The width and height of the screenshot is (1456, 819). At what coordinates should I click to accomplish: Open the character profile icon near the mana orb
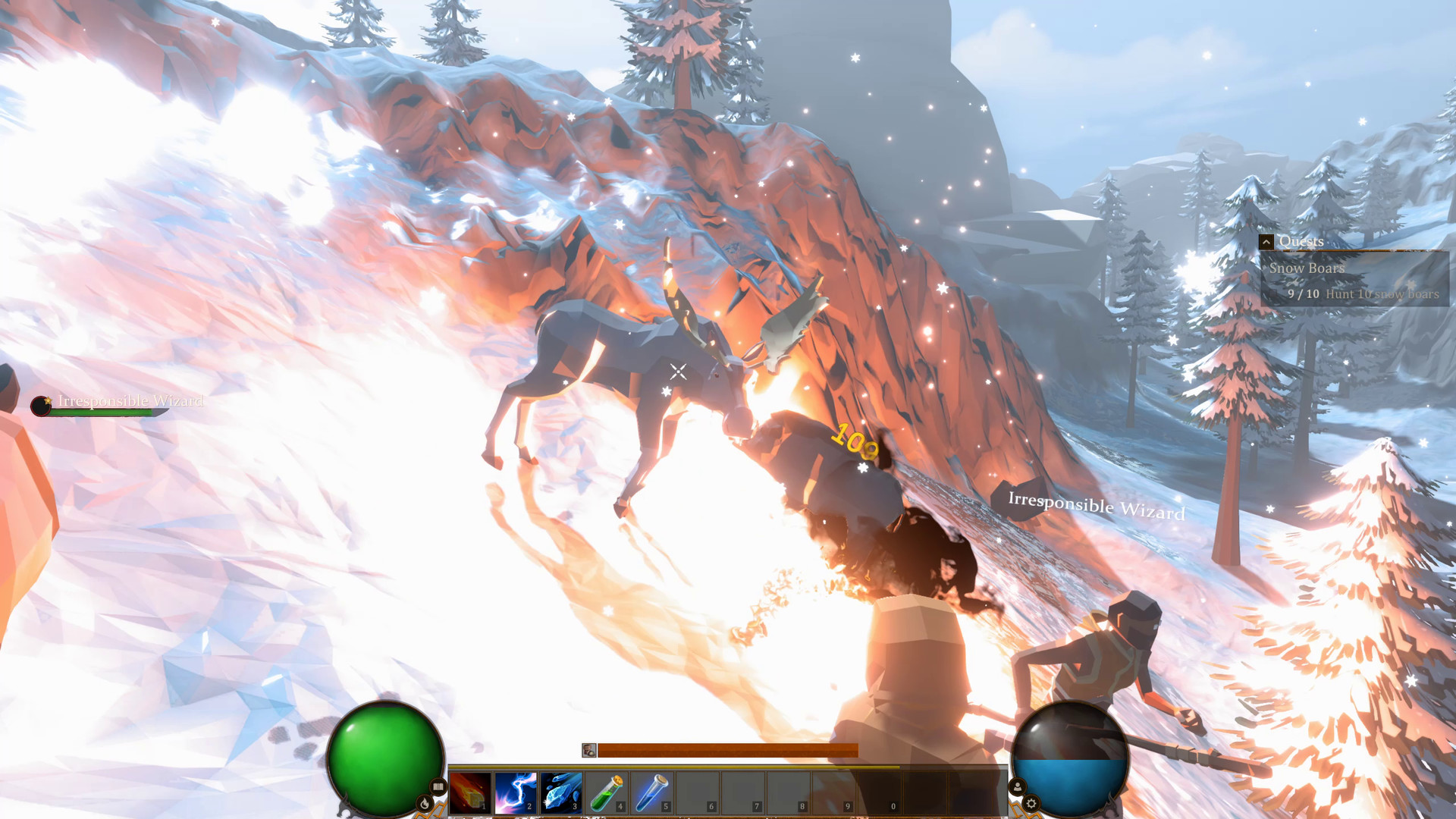tap(1018, 786)
